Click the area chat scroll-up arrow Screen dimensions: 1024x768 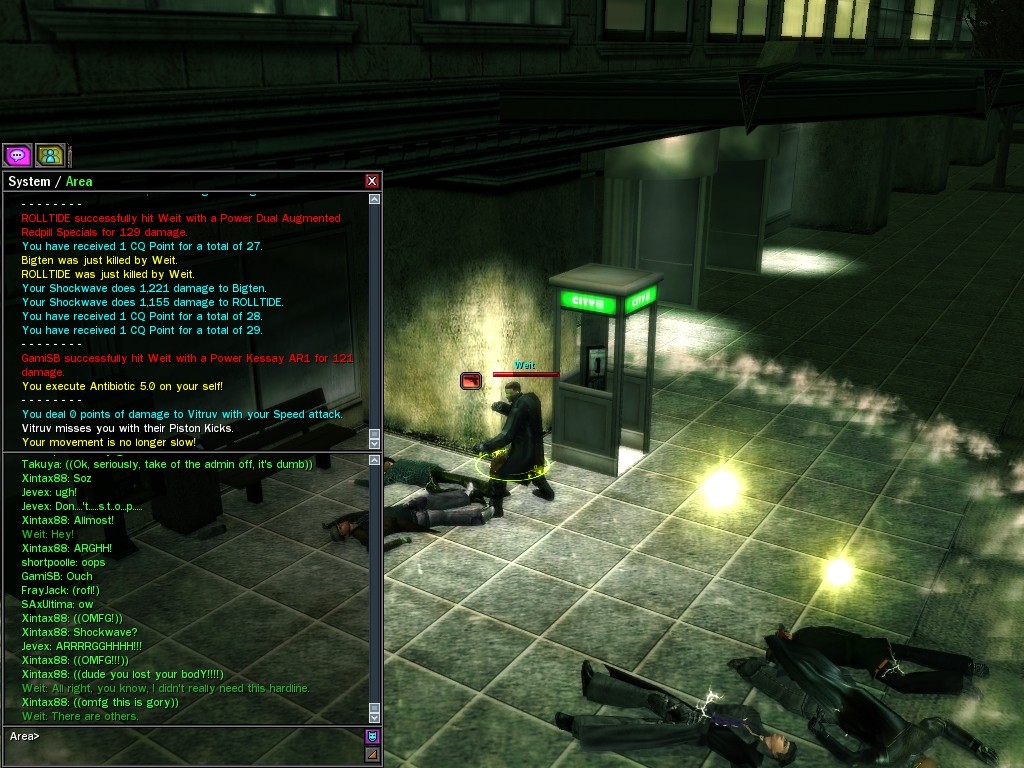pyautogui.click(x=375, y=461)
